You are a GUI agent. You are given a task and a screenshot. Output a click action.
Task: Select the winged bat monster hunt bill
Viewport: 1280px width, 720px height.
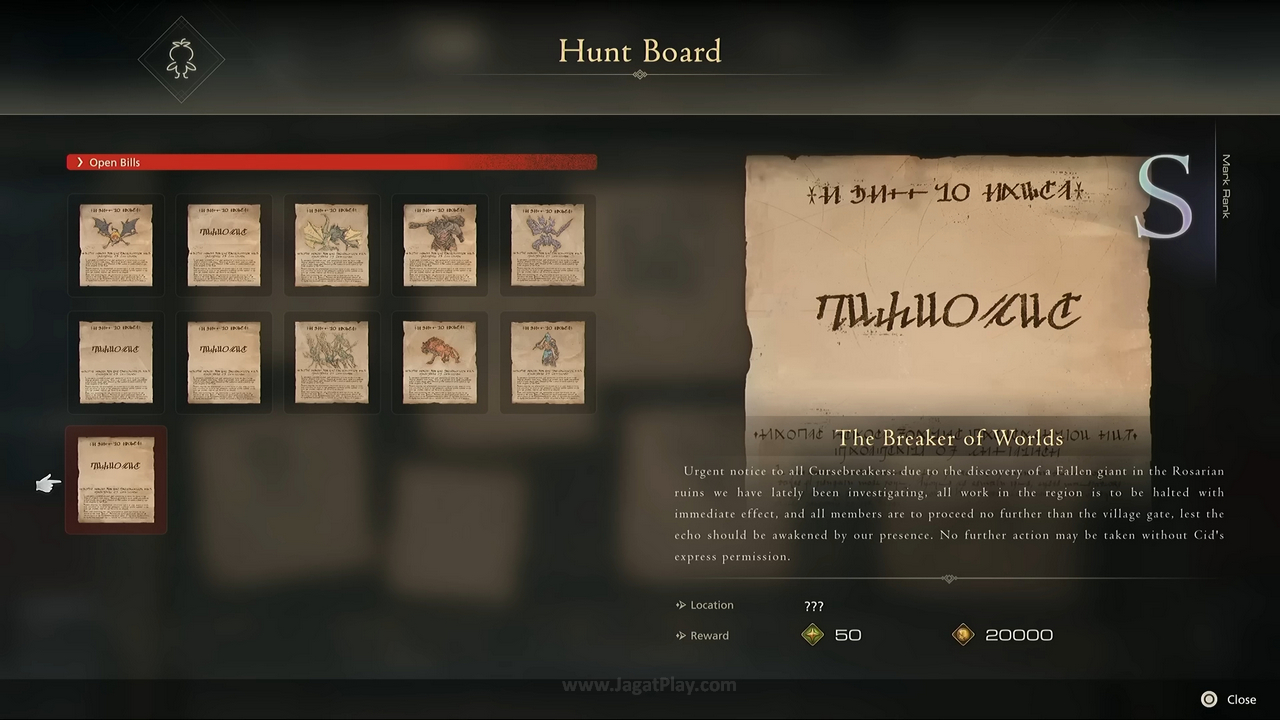click(x=116, y=243)
